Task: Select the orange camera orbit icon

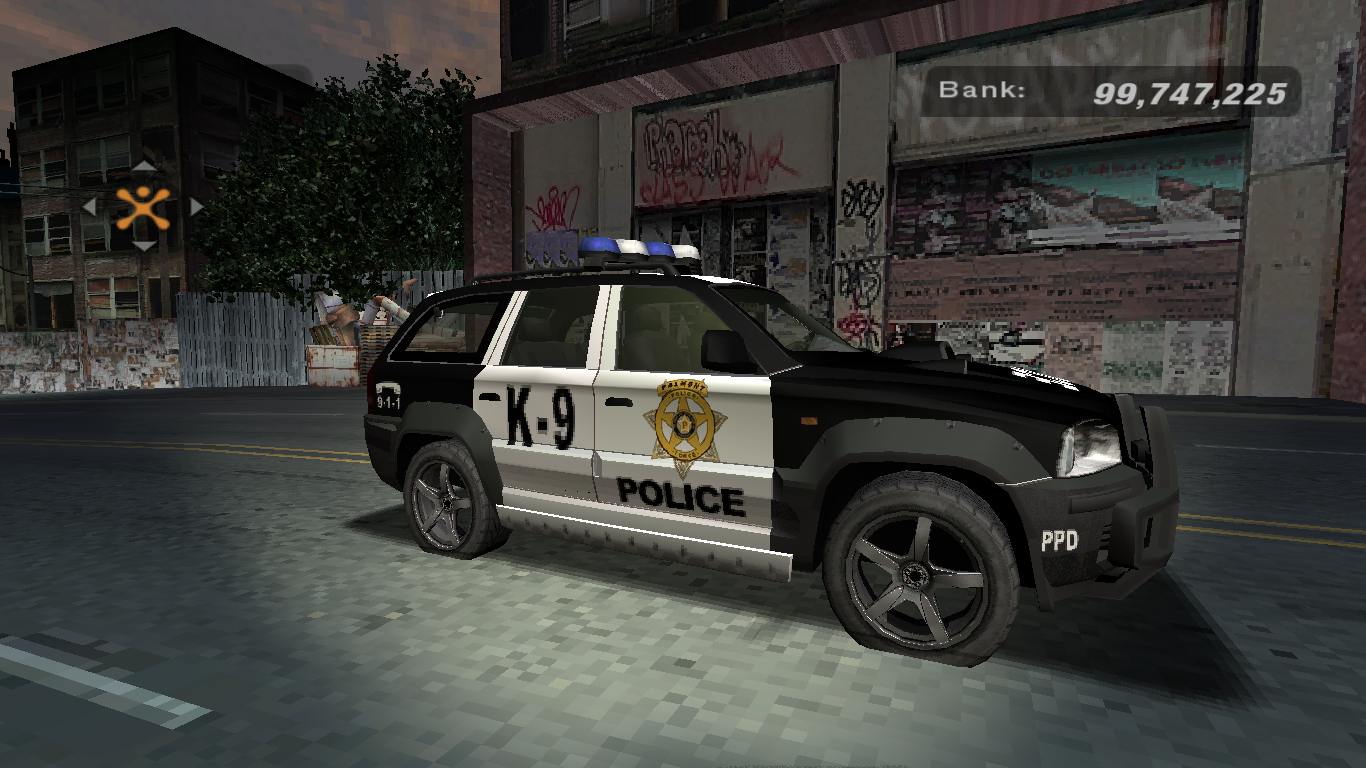Action: [143, 206]
